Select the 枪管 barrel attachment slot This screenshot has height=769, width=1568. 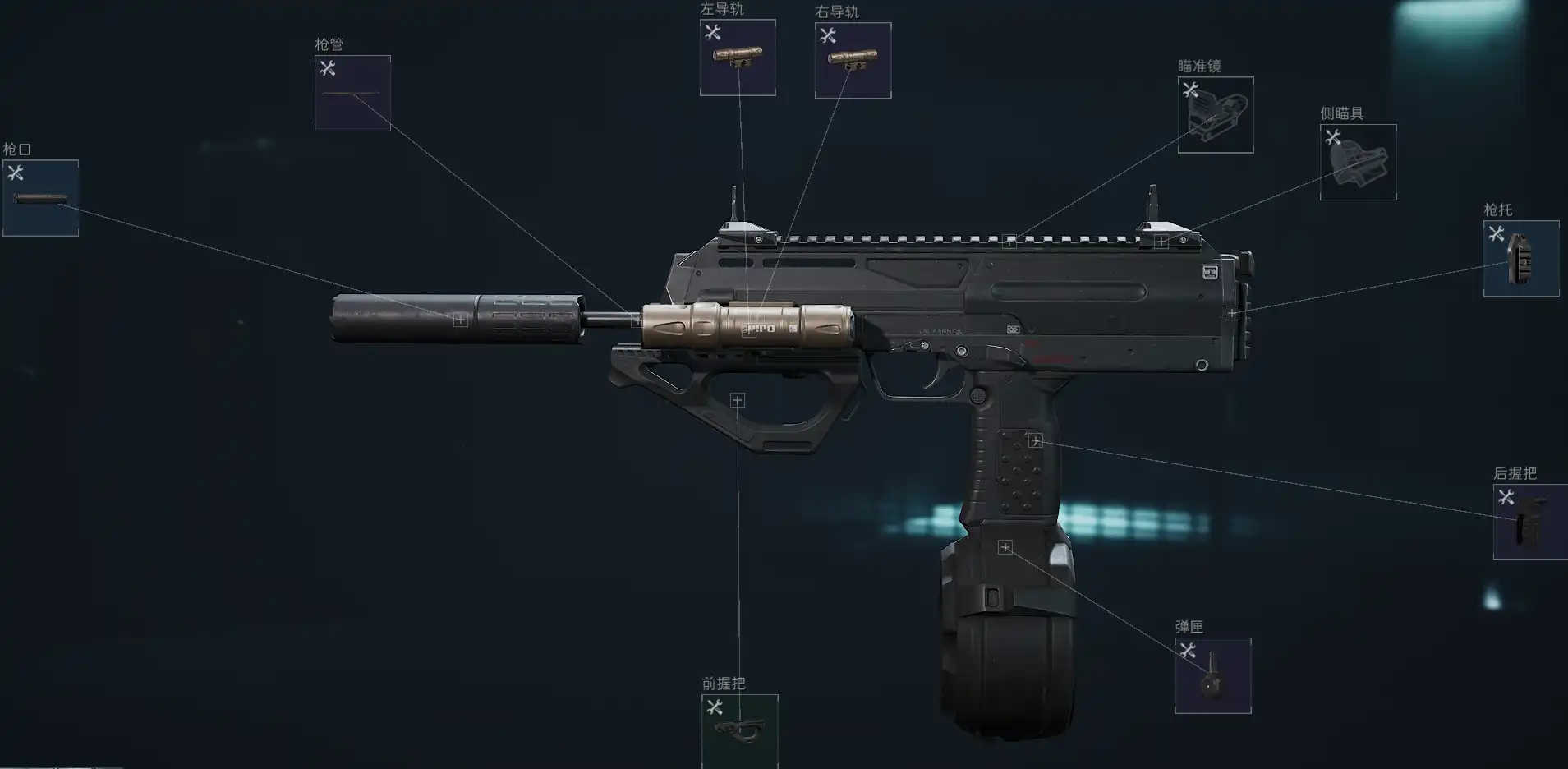point(352,94)
